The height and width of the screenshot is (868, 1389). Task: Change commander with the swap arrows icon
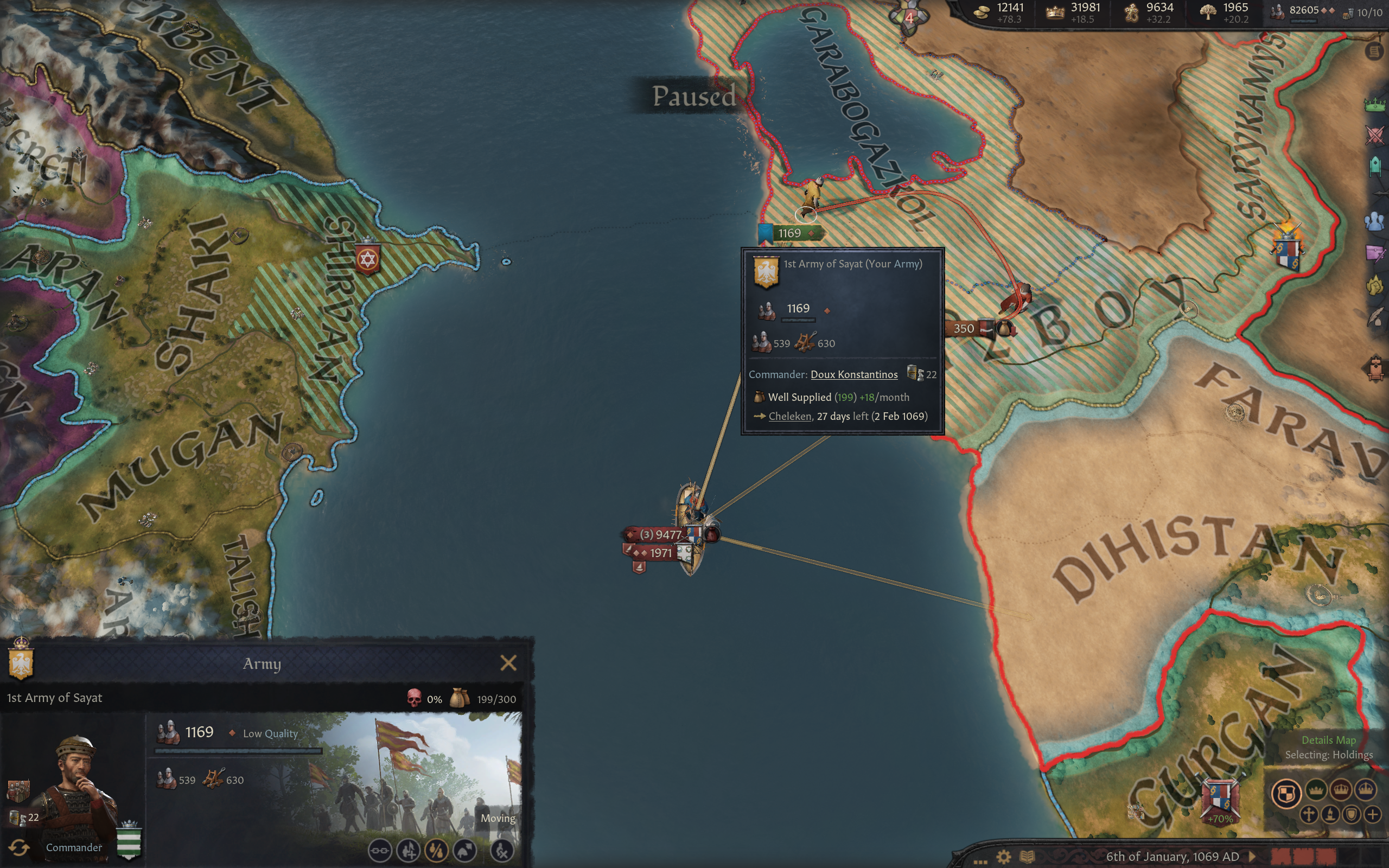(x=19, y=847)
